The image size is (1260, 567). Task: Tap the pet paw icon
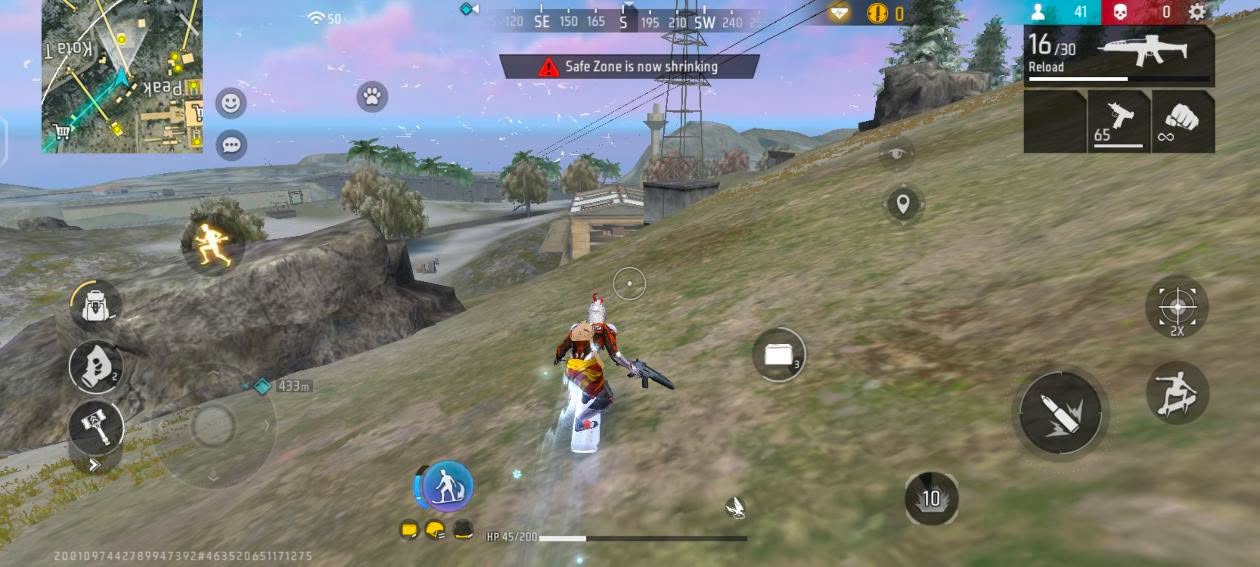pos(372,97)
